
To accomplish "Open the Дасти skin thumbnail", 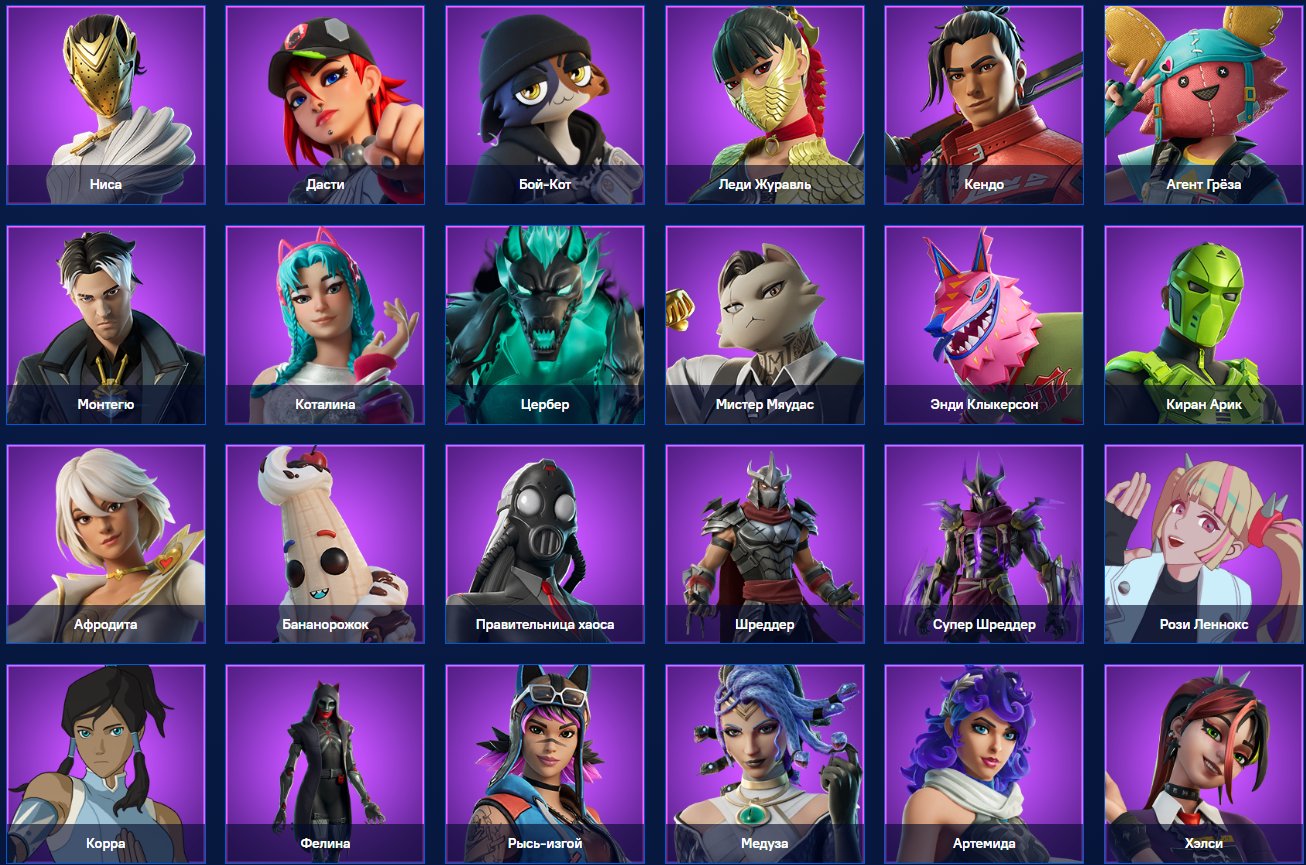I will pos(325,104).
